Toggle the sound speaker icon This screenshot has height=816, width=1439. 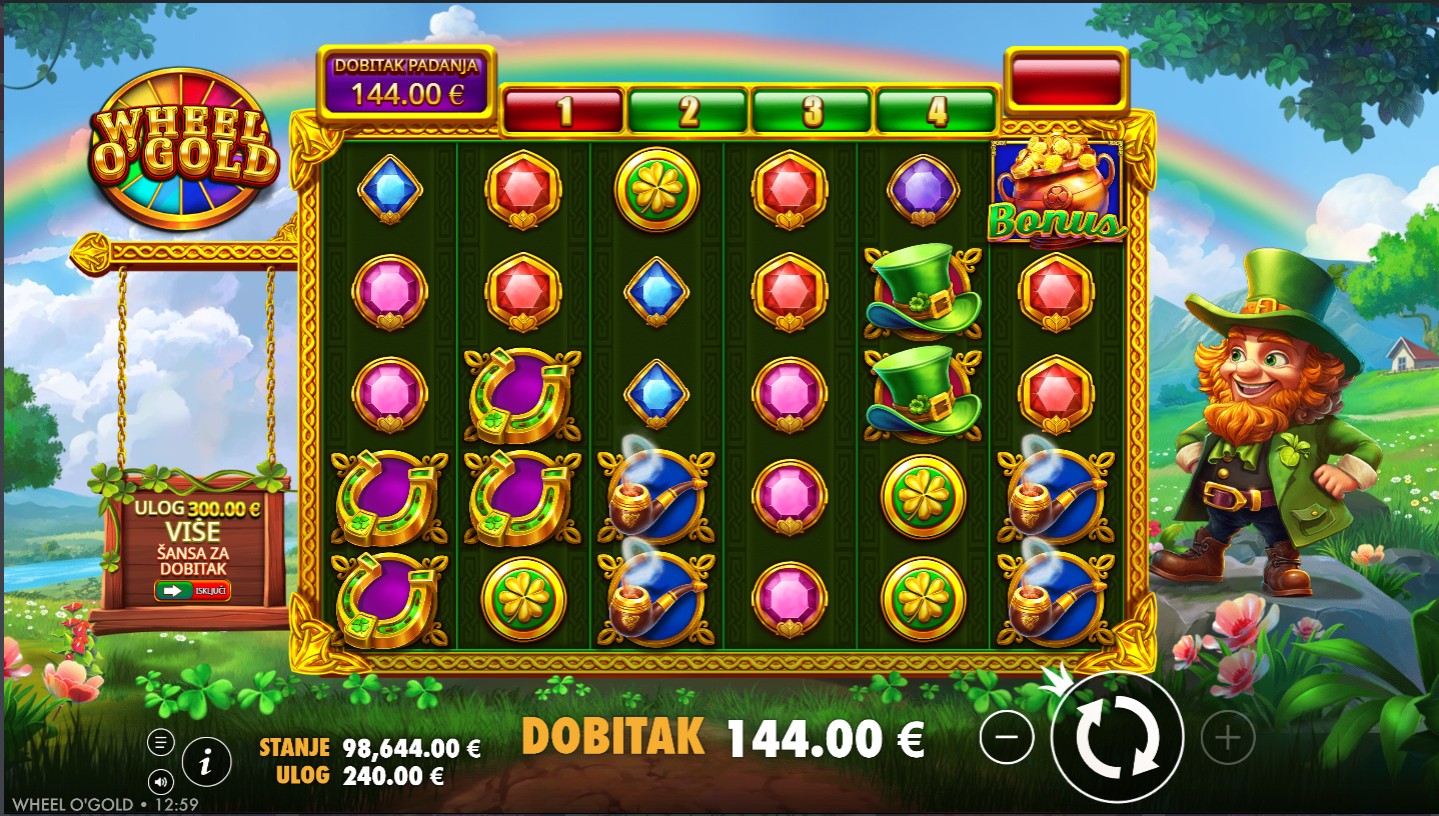coord(160,780)
